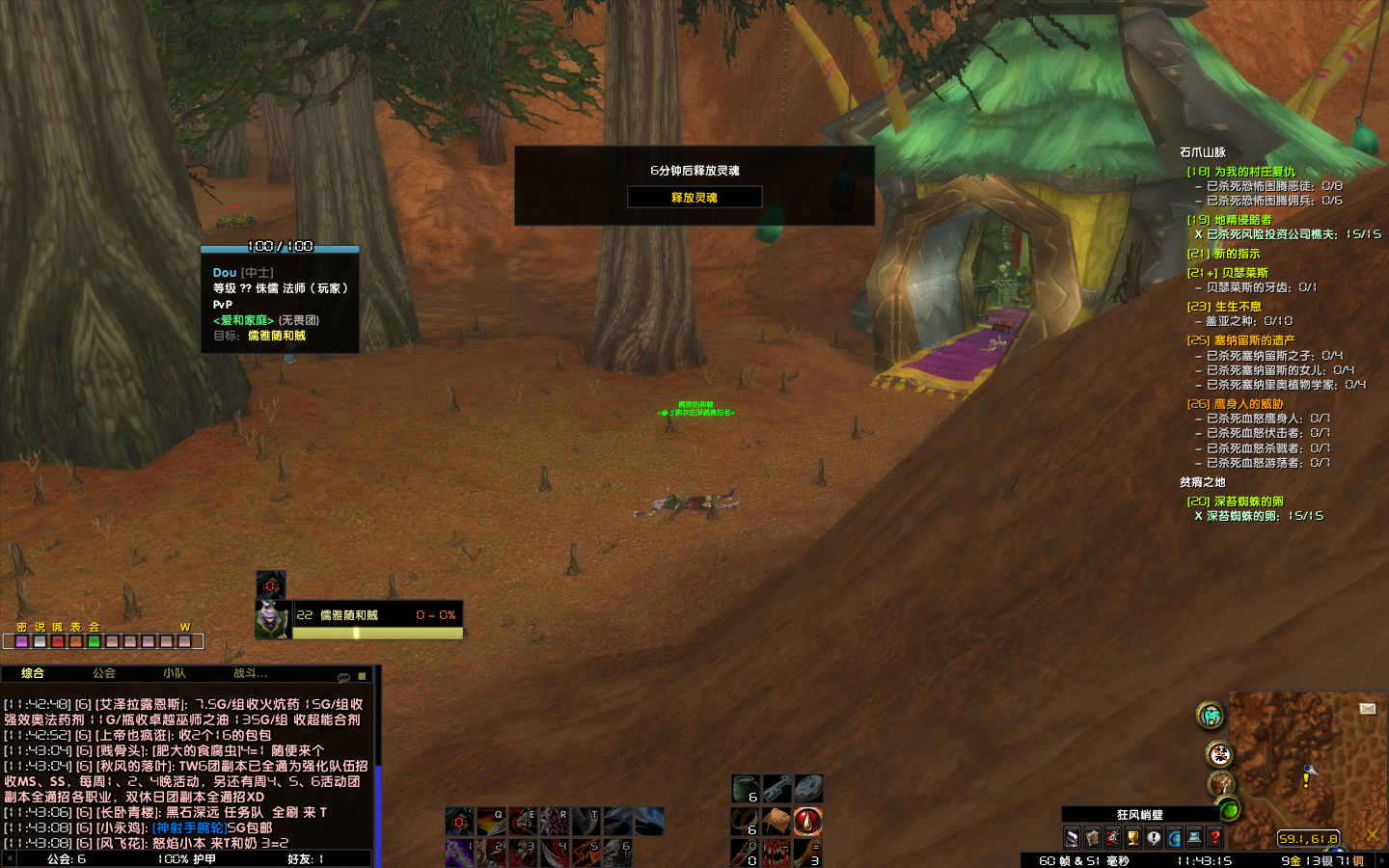This screenshot has height=868, width=1389.
Task: Select the 小队 party chat tab
Action: coord(175,673)
